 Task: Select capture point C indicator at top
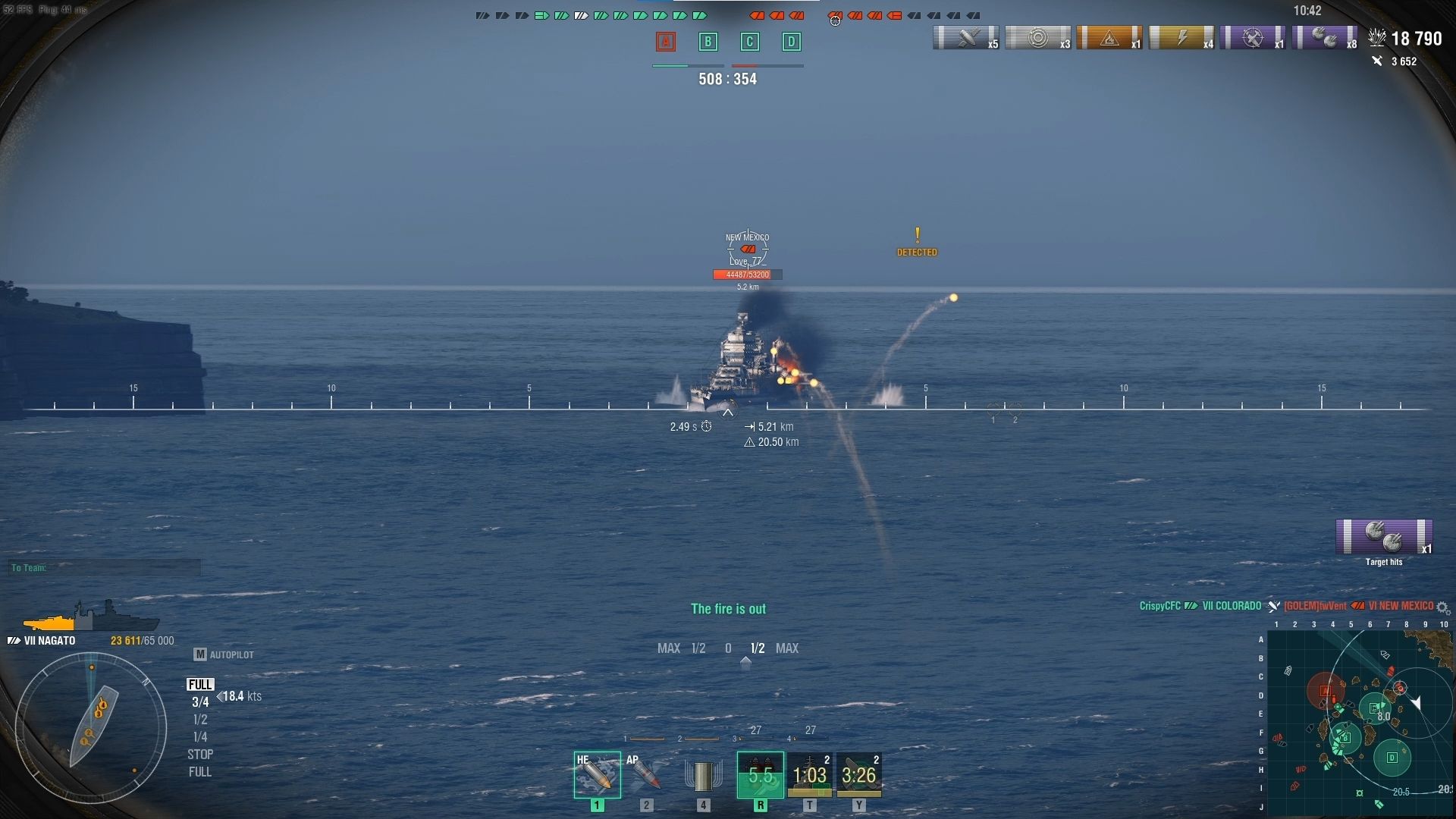click(749, 42)
